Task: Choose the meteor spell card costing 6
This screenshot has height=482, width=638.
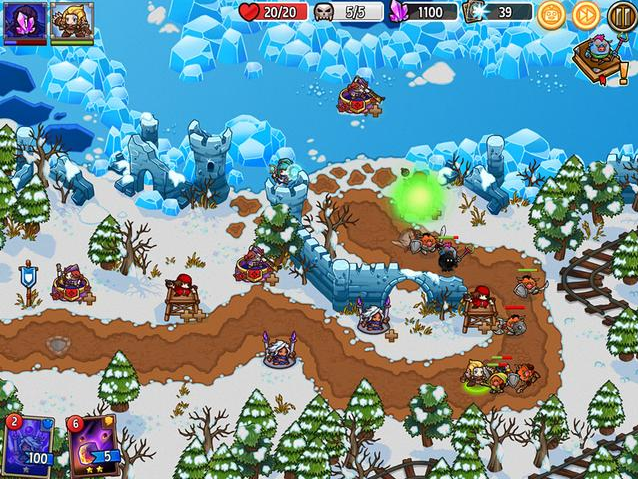Action: point(92,447)
